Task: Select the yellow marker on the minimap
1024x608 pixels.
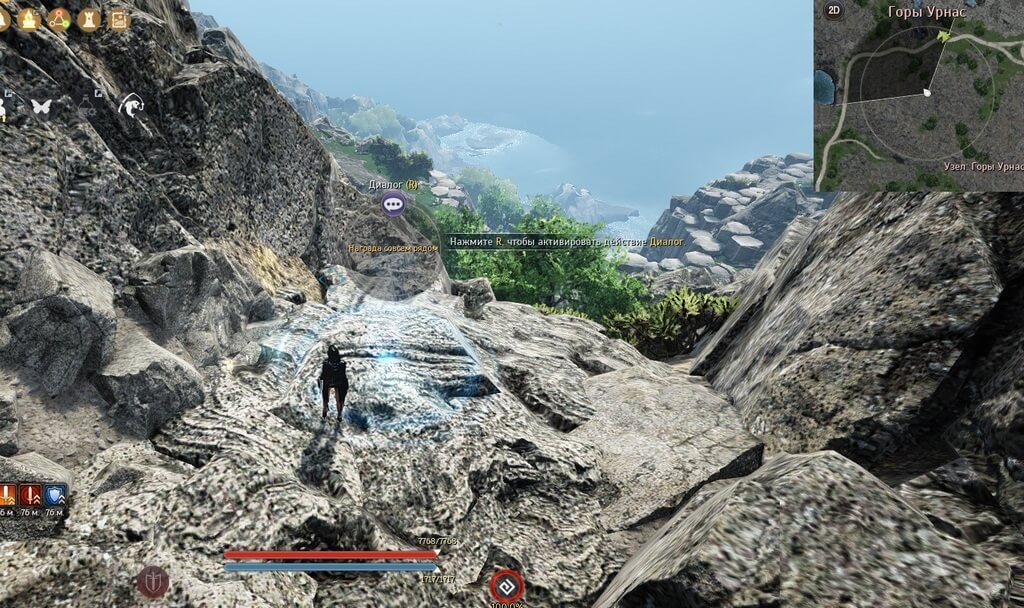Action: 945,35
